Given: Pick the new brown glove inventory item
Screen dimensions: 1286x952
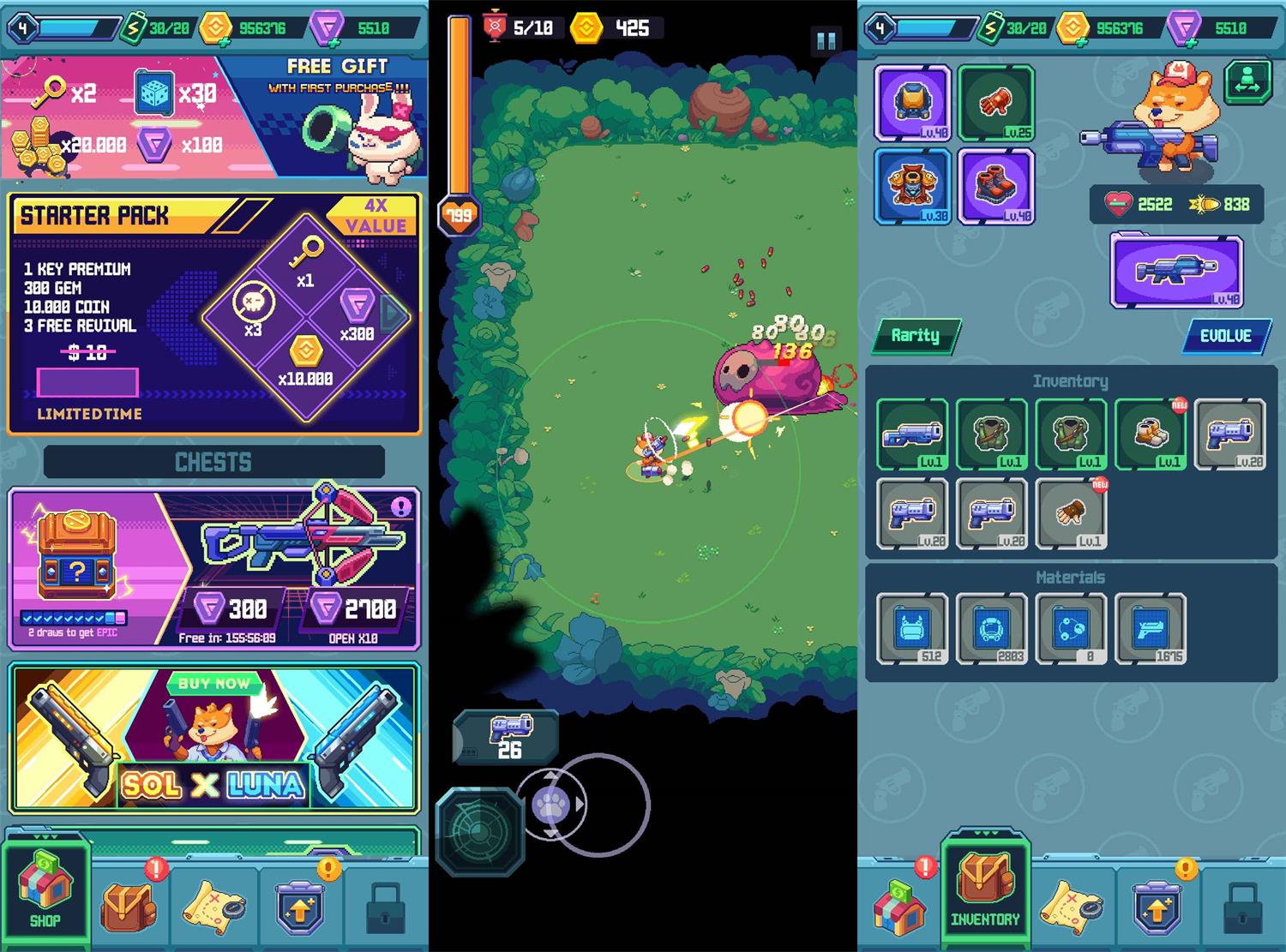Looking at the screenshot, I should pos(1071,512).
